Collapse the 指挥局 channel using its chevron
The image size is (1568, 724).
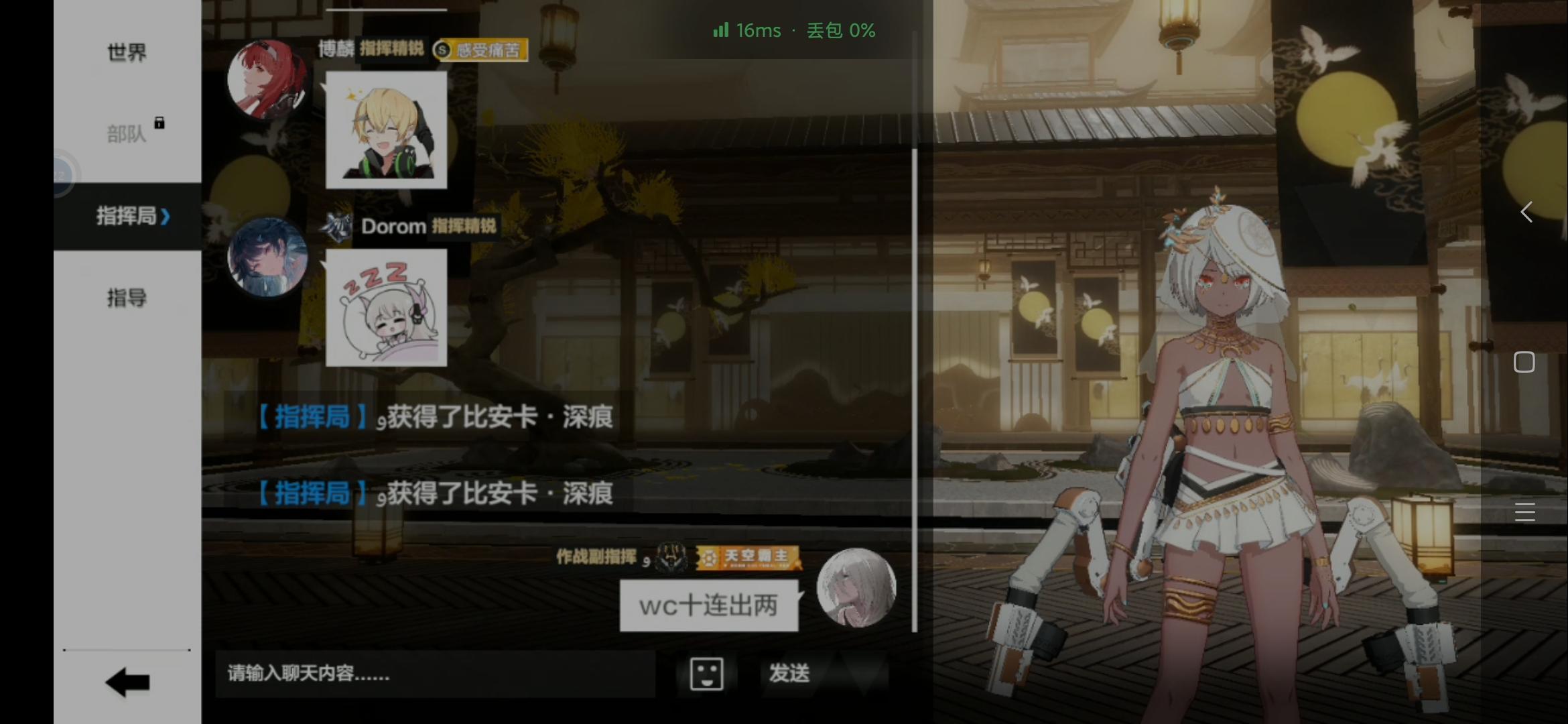(166, 217)
